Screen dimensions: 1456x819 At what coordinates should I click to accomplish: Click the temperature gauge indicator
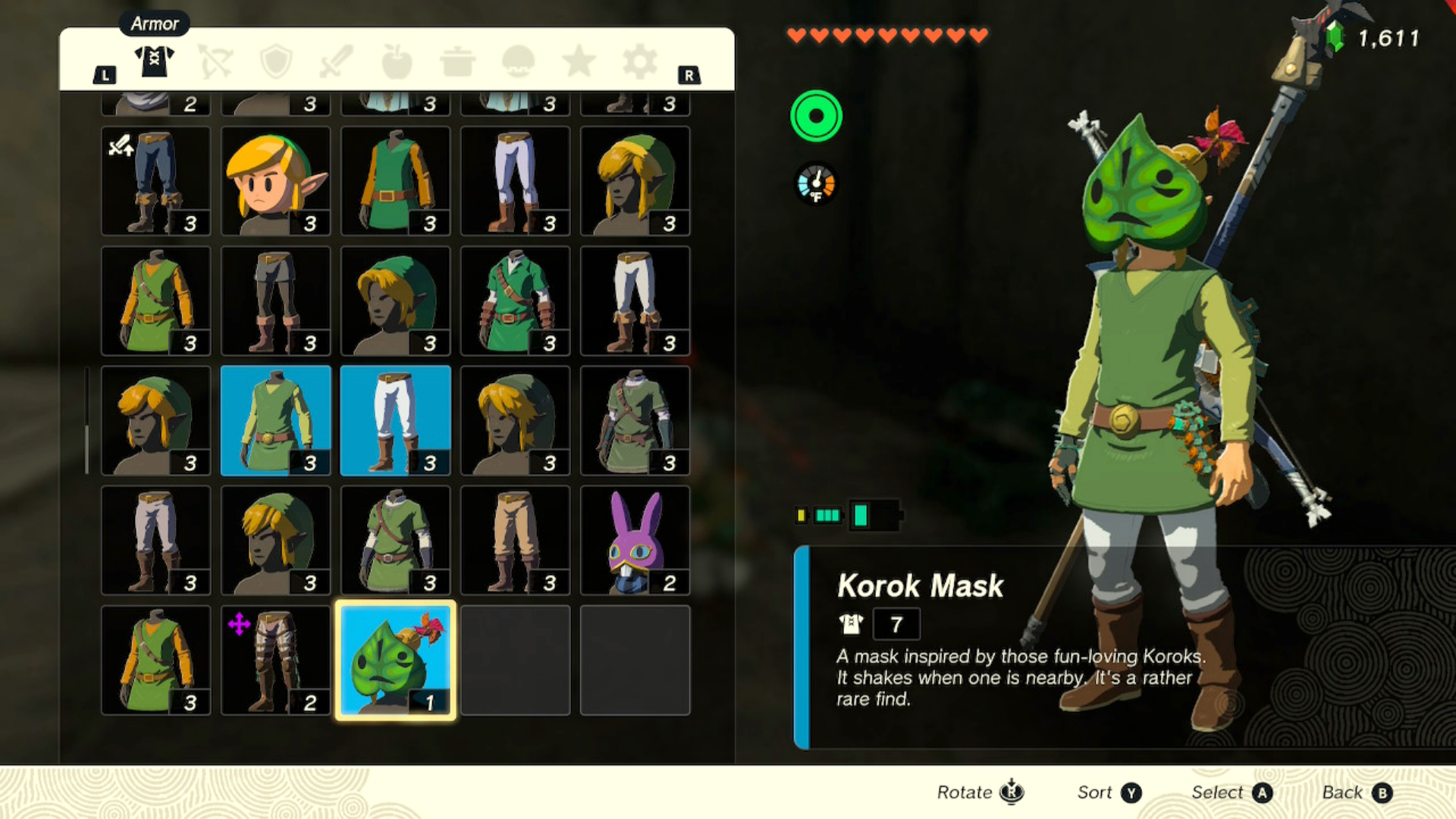[815, 182]
